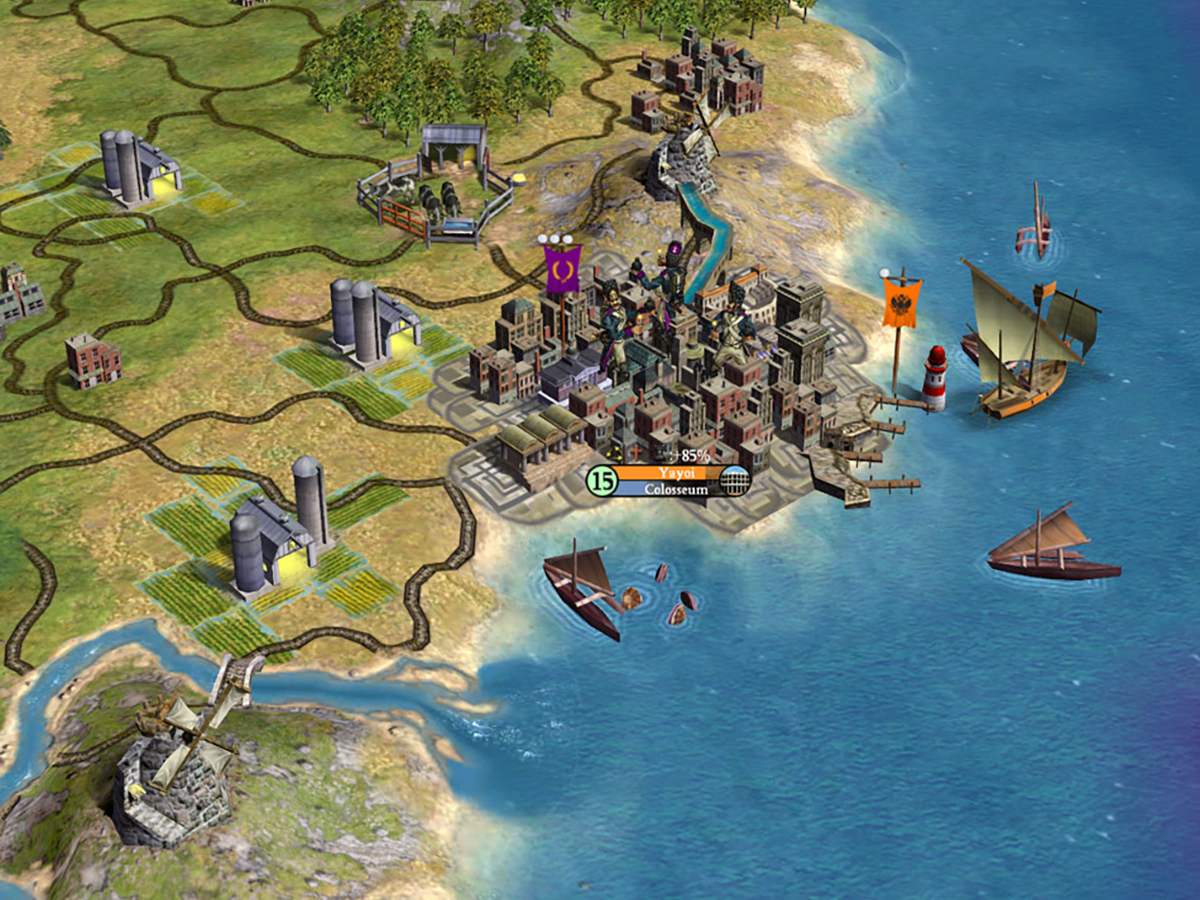Click the Colosseum production icon on city bar

[x=735, y=481]
